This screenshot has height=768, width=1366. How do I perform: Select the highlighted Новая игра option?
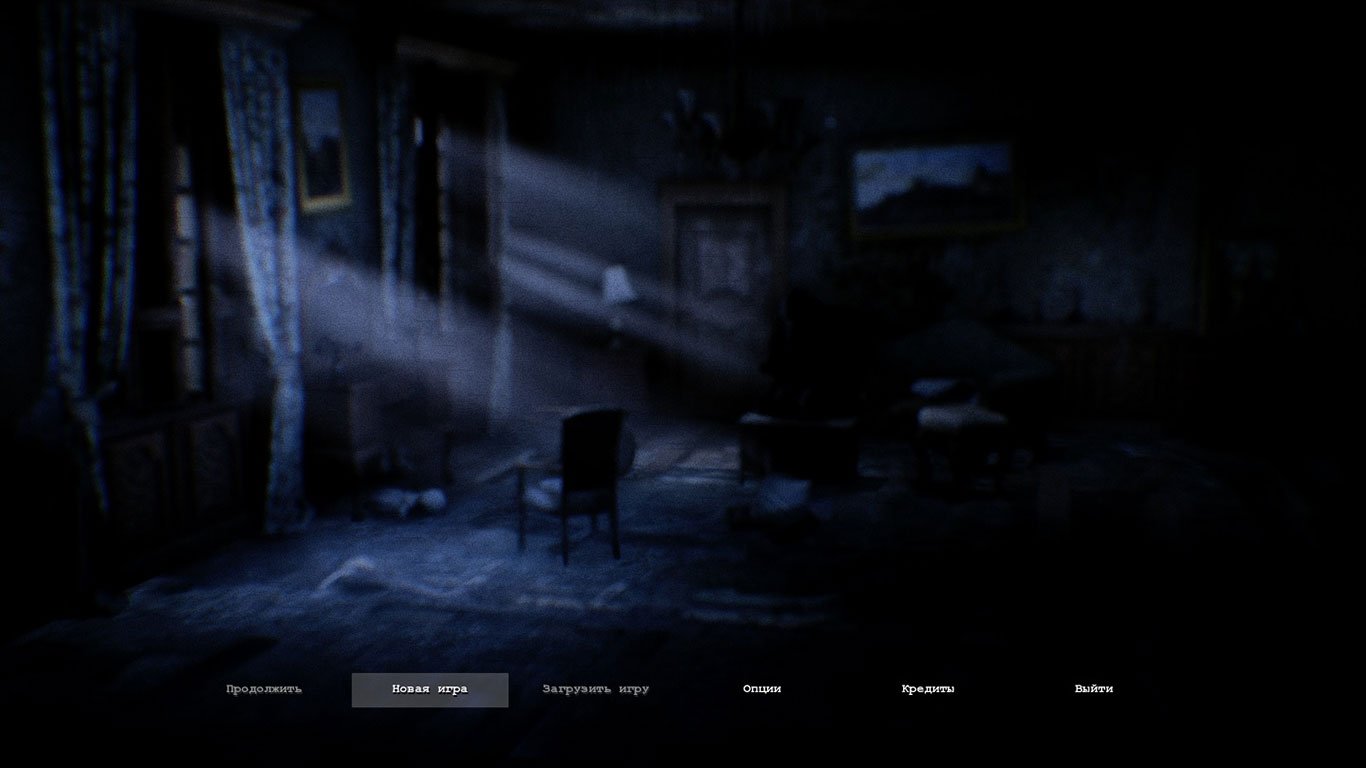[429, 689]
